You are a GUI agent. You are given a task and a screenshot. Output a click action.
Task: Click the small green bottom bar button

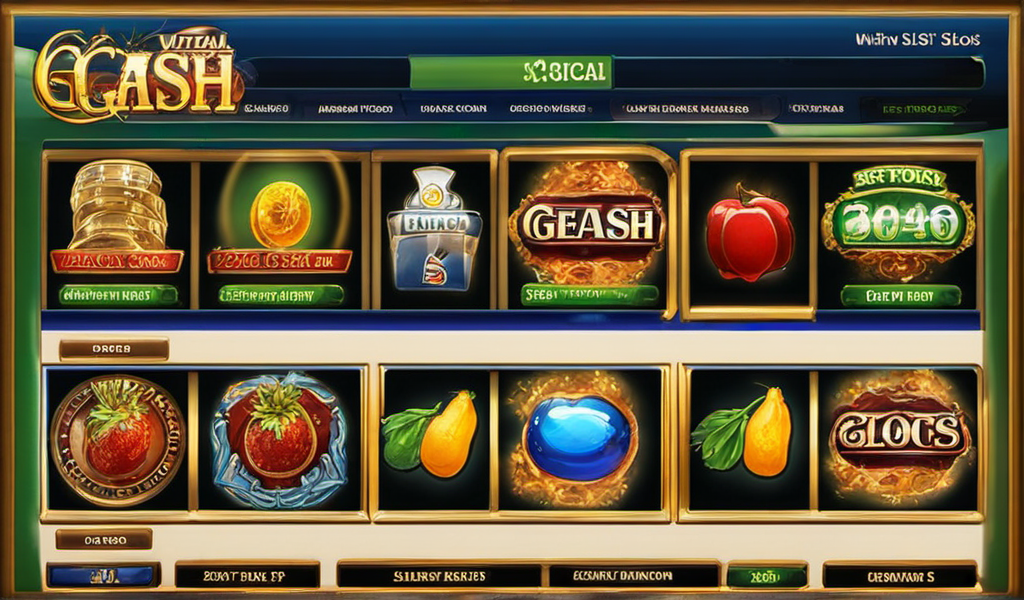click(x=766, y=576)
